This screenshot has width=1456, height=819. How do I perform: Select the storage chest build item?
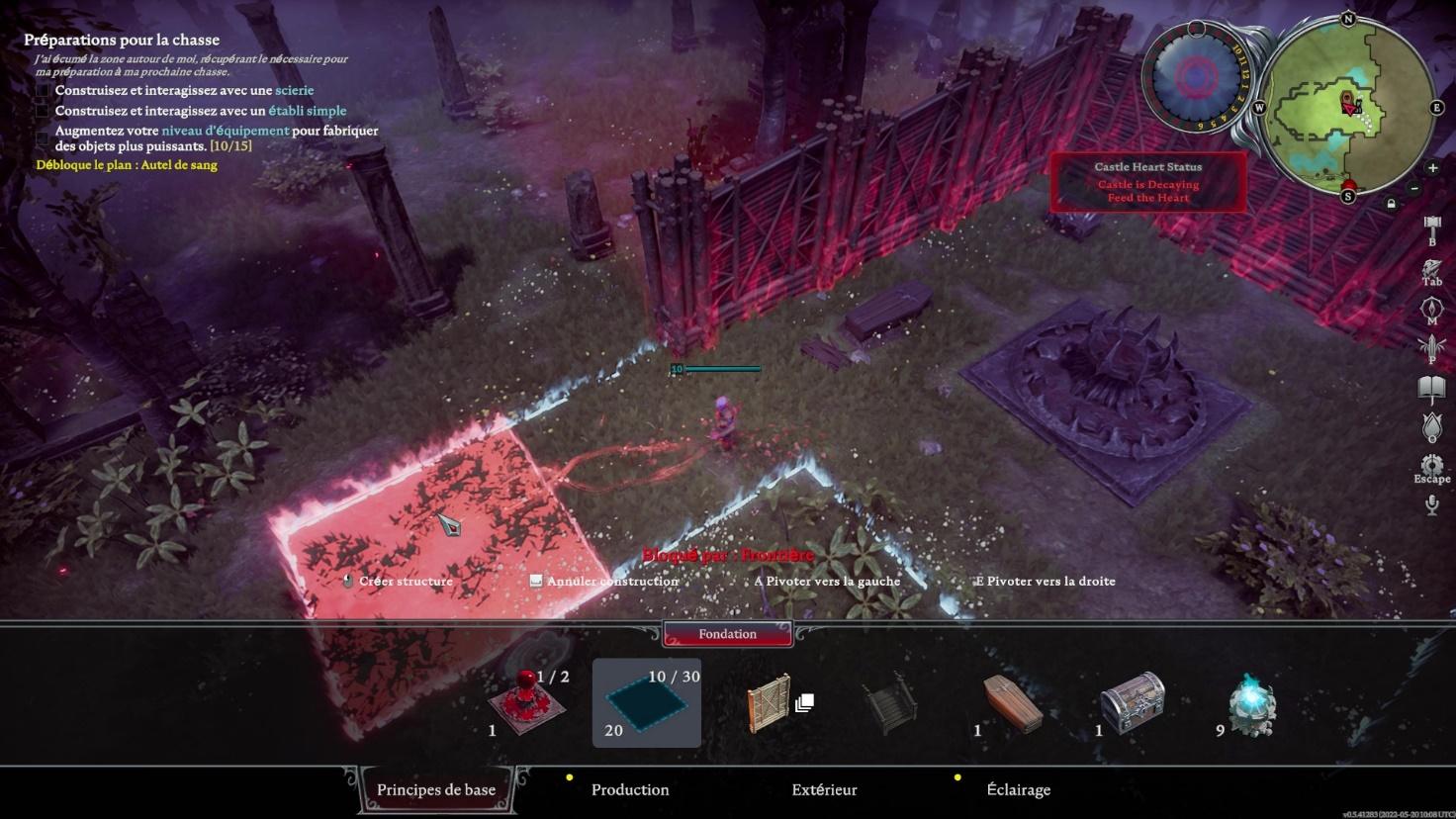coord(1133,704)
